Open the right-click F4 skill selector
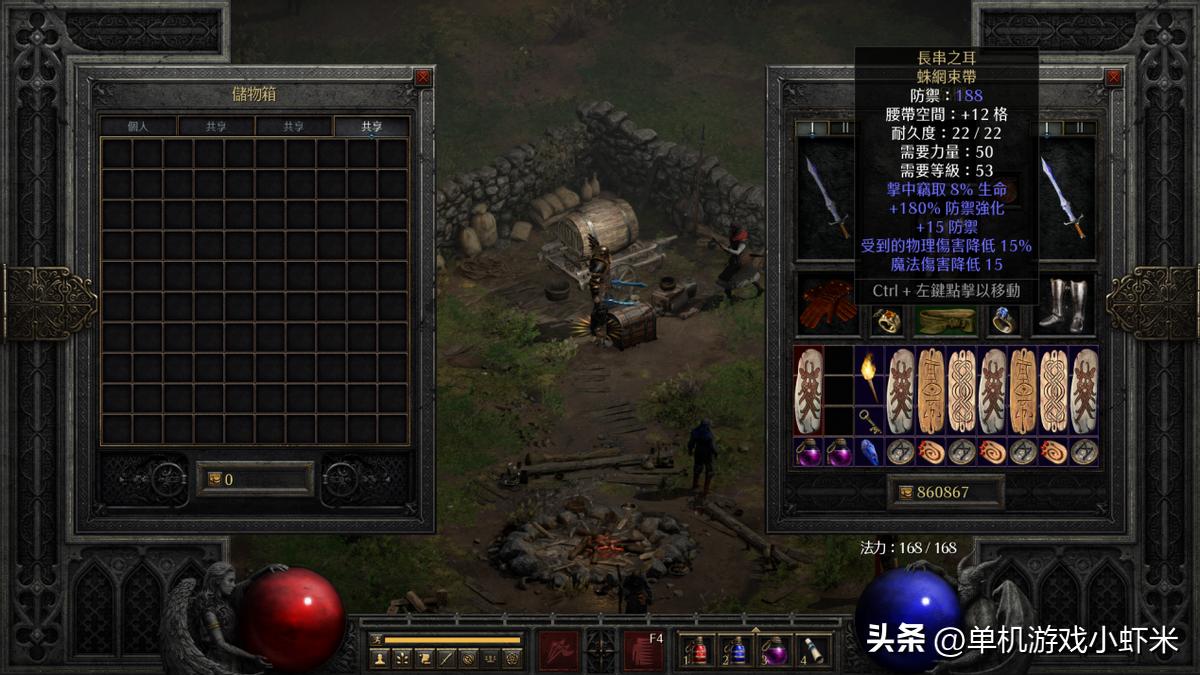Screen dimensions: 1200x675 click(x=643, y=651)
